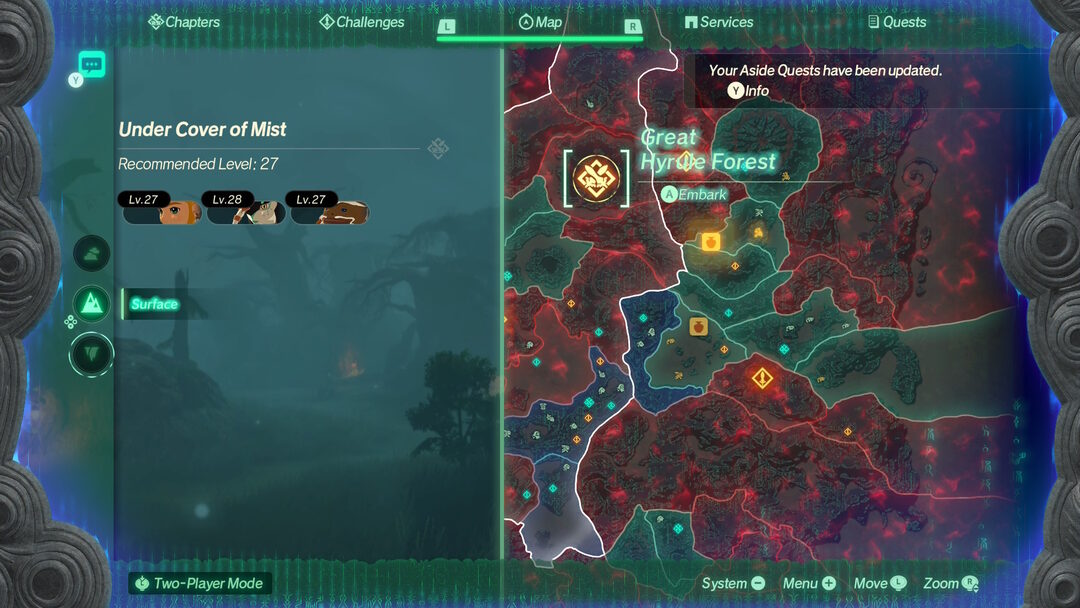Select the large orange diamond exclamation map marker
Viewport: 1080px width, 608px height.
tap(763, 378)
